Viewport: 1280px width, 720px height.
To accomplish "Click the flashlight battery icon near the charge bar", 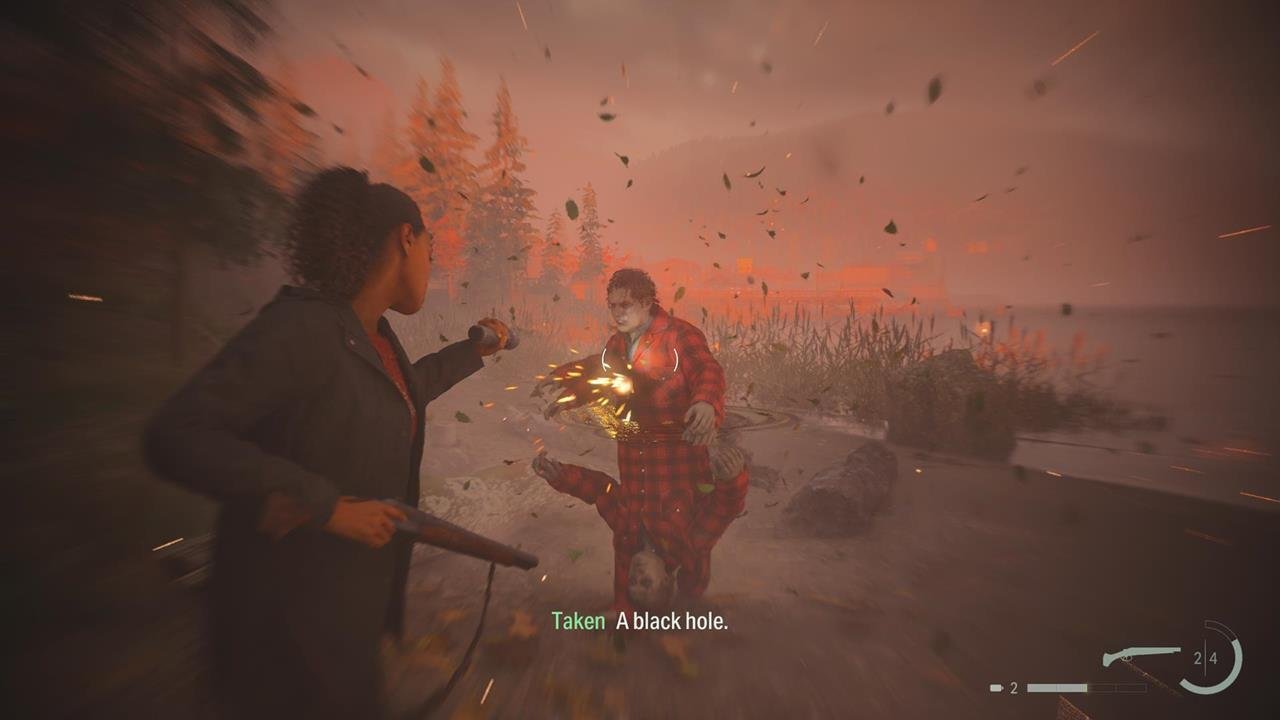I will point(994,687).
